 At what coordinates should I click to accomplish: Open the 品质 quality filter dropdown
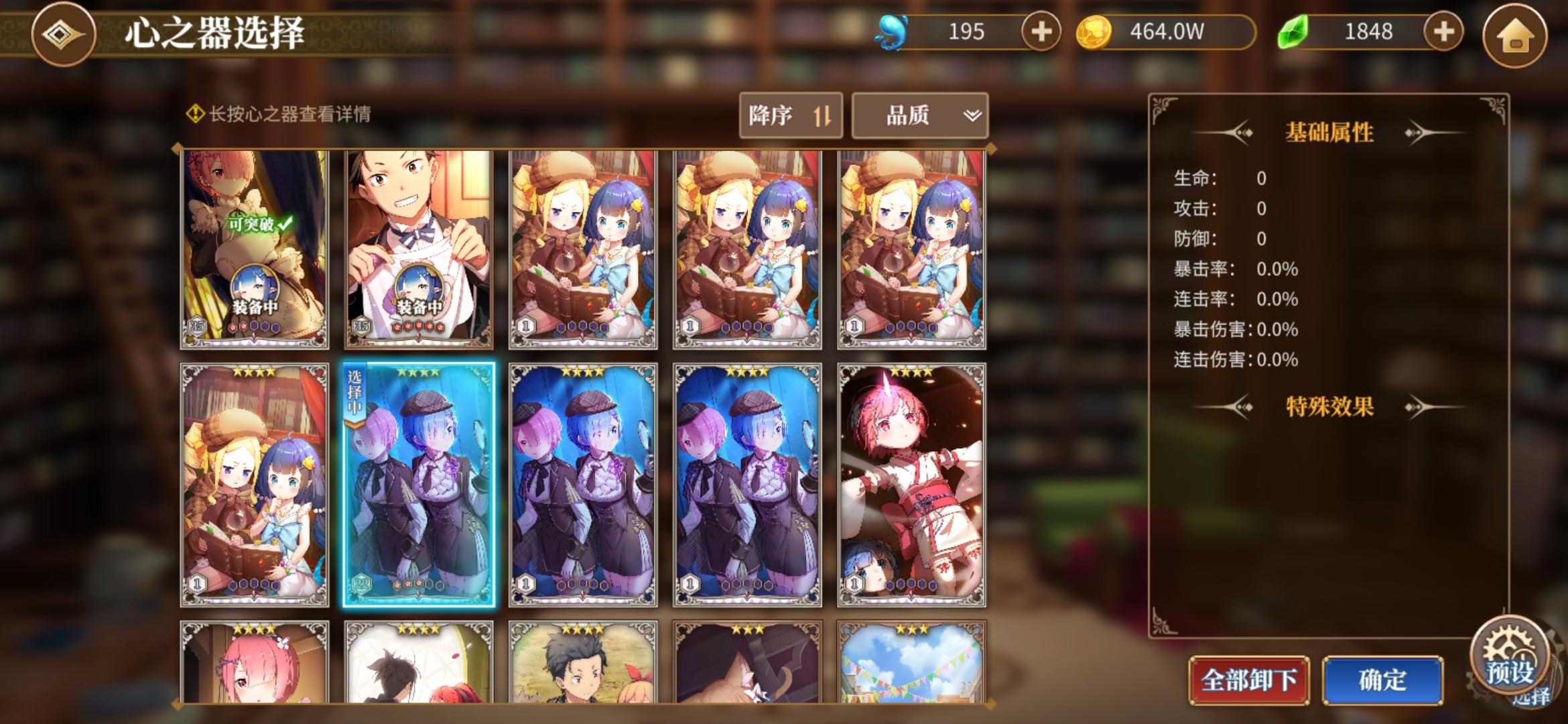[x=918, y=115]
